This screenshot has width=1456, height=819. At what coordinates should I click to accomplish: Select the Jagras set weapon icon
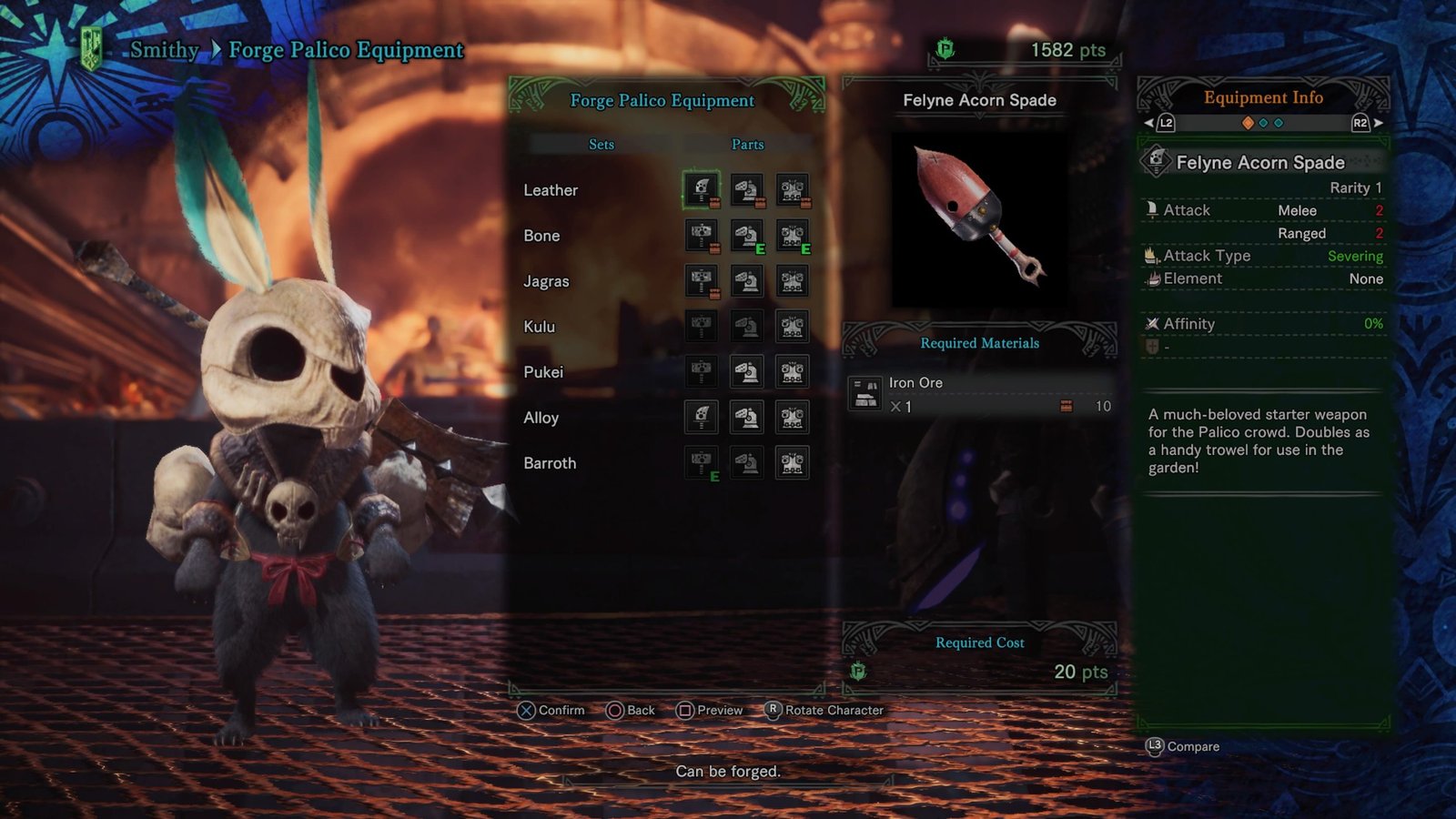pos(702,281)
